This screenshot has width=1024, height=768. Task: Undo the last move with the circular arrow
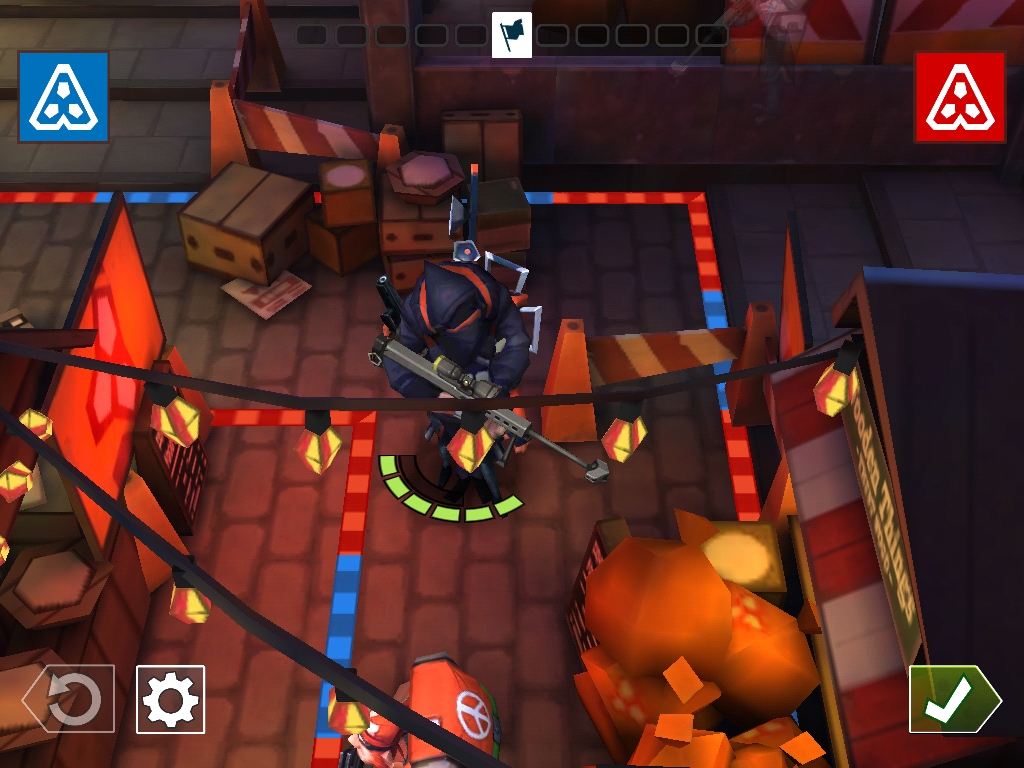(70, 700)
